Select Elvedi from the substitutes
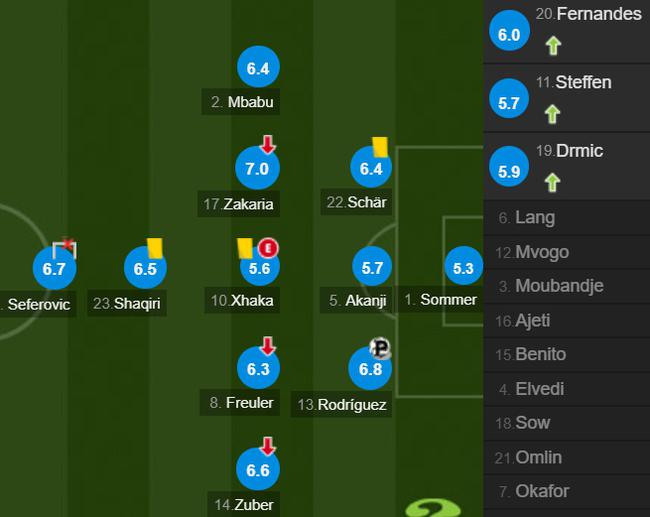Image resolution: width=650 pixels, height=517 pixels. (x=566, y=388)
